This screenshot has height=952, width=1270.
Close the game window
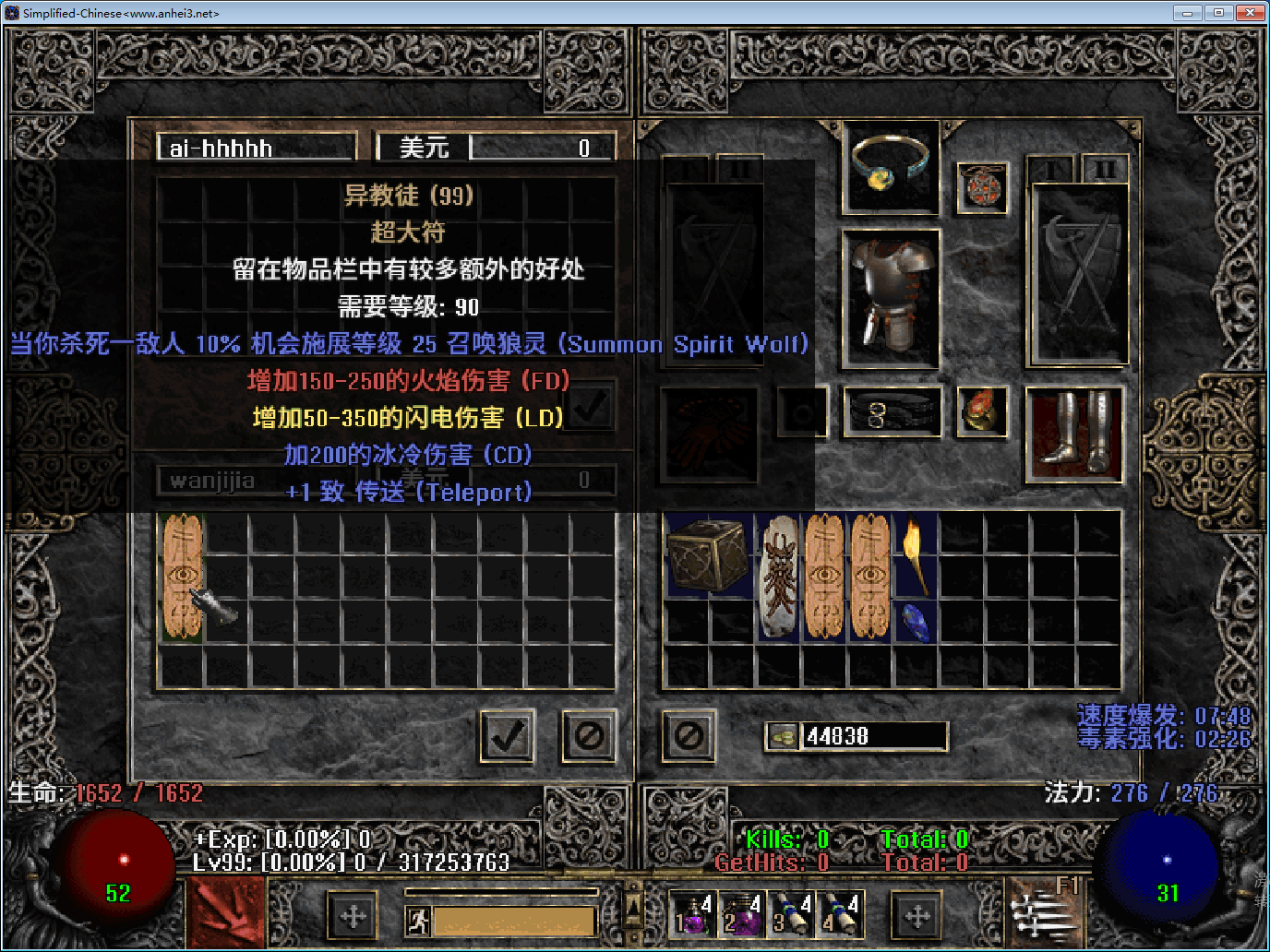tap(1251, 13)
